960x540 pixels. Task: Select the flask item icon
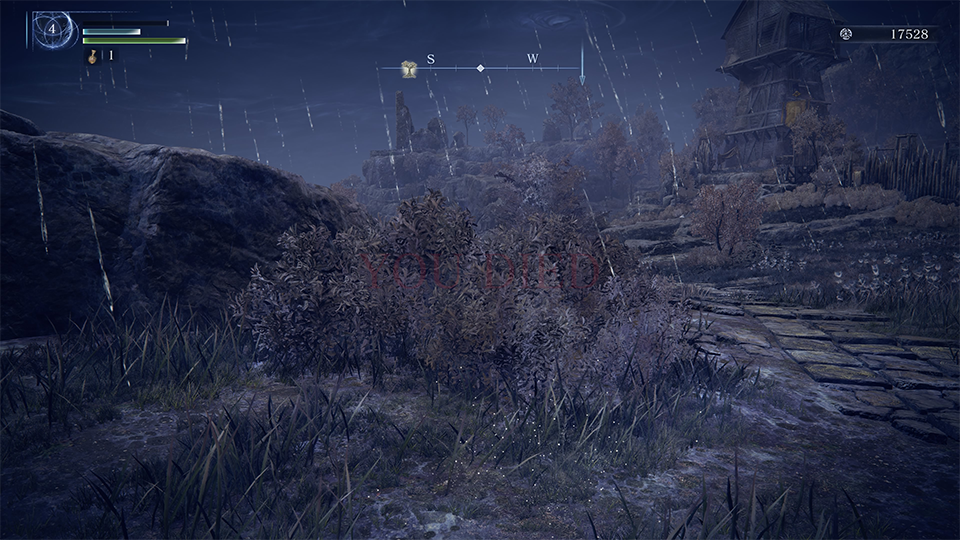pyautogui.click(x=91, y=56)
